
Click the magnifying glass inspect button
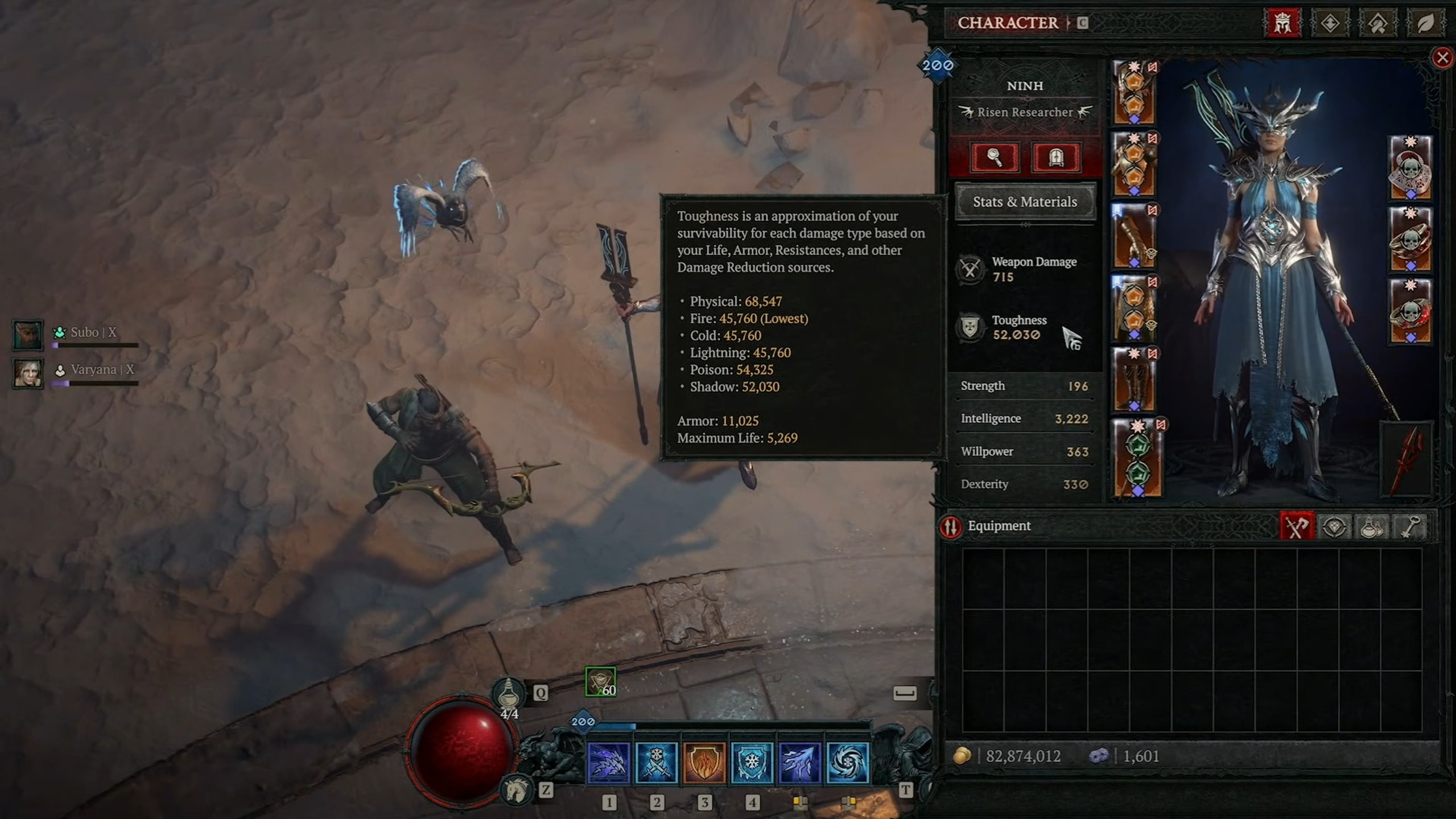tap(994, 157)
